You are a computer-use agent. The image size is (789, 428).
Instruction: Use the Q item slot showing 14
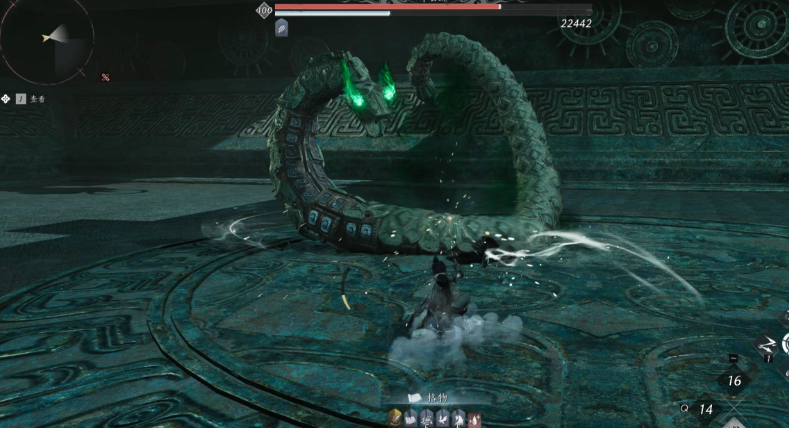point(706,409)
